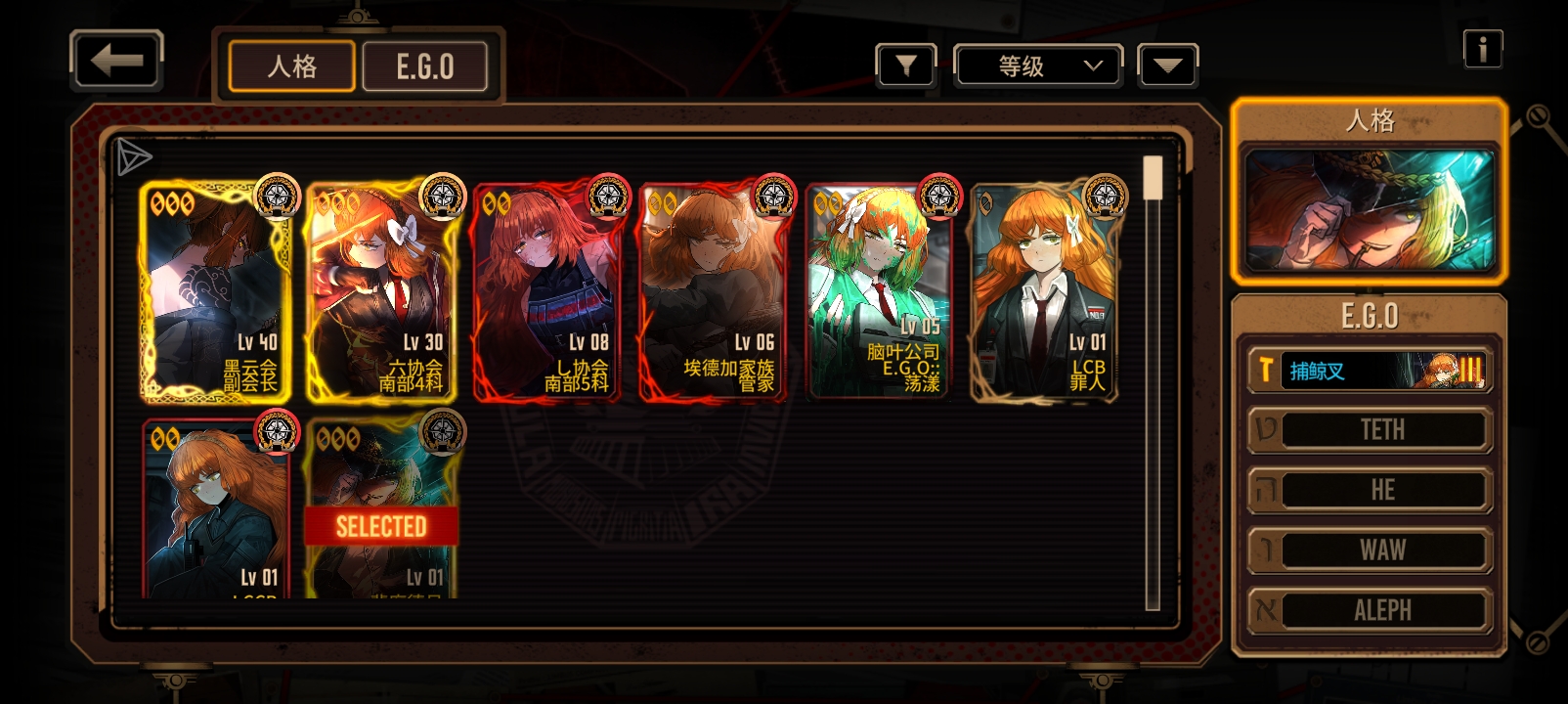
Task: Open the info button
Action: pos(1482,49)
